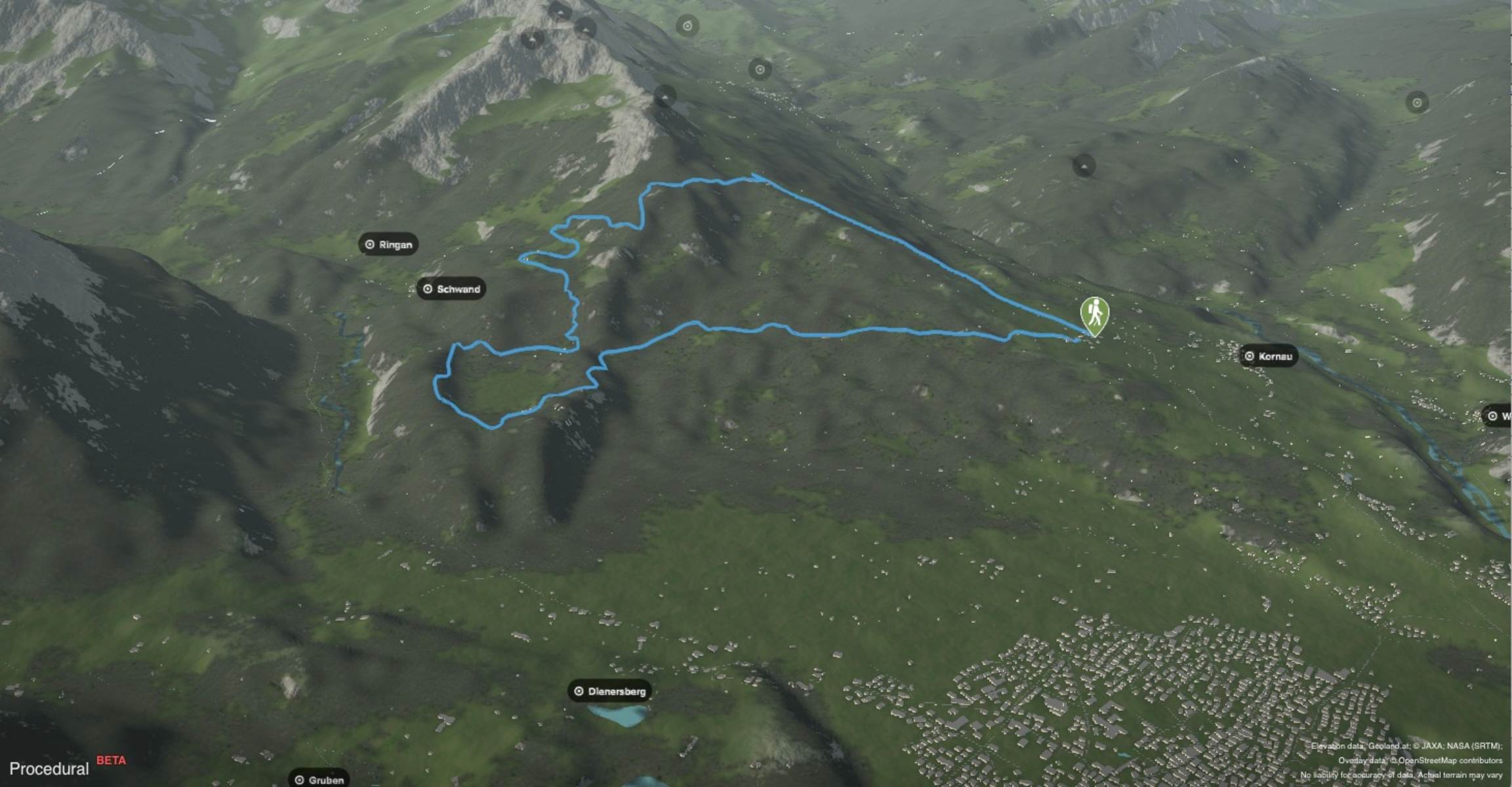Screen dimensions: 1512x787
Task: Select the Gruben place label
Action: point(319,780)
